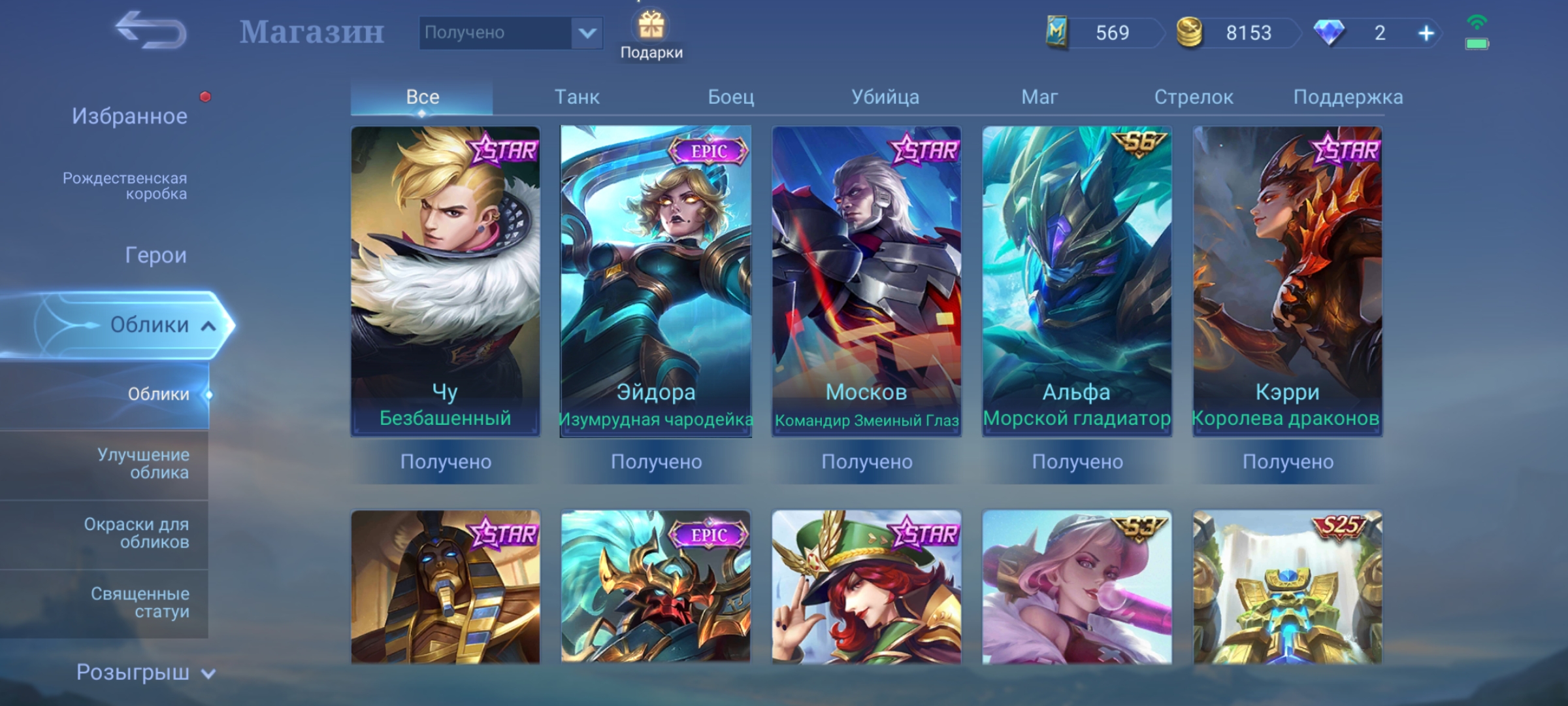This screenshot has height=706, width=1568.
Task: Expand the Розыгрыш menu section
Action: pos(145,673)
